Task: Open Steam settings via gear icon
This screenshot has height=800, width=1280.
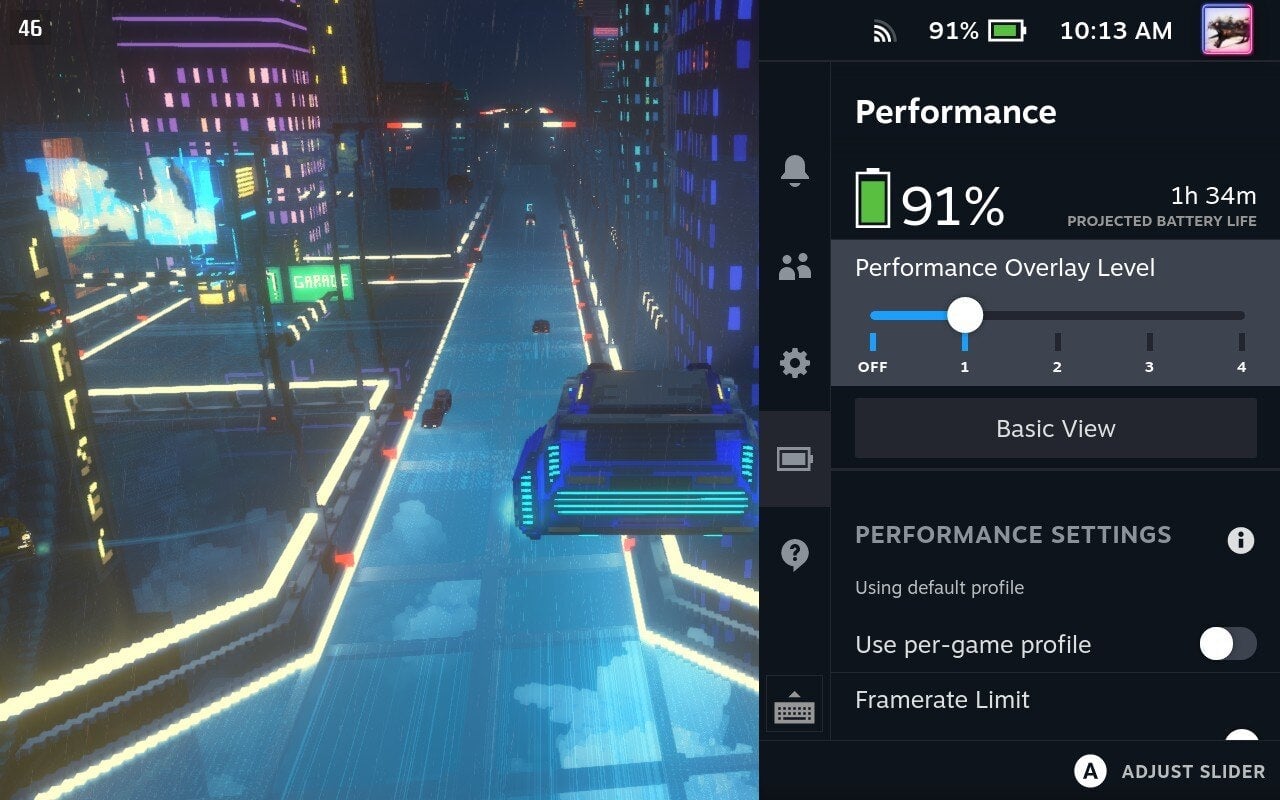Action: [794, 364]
